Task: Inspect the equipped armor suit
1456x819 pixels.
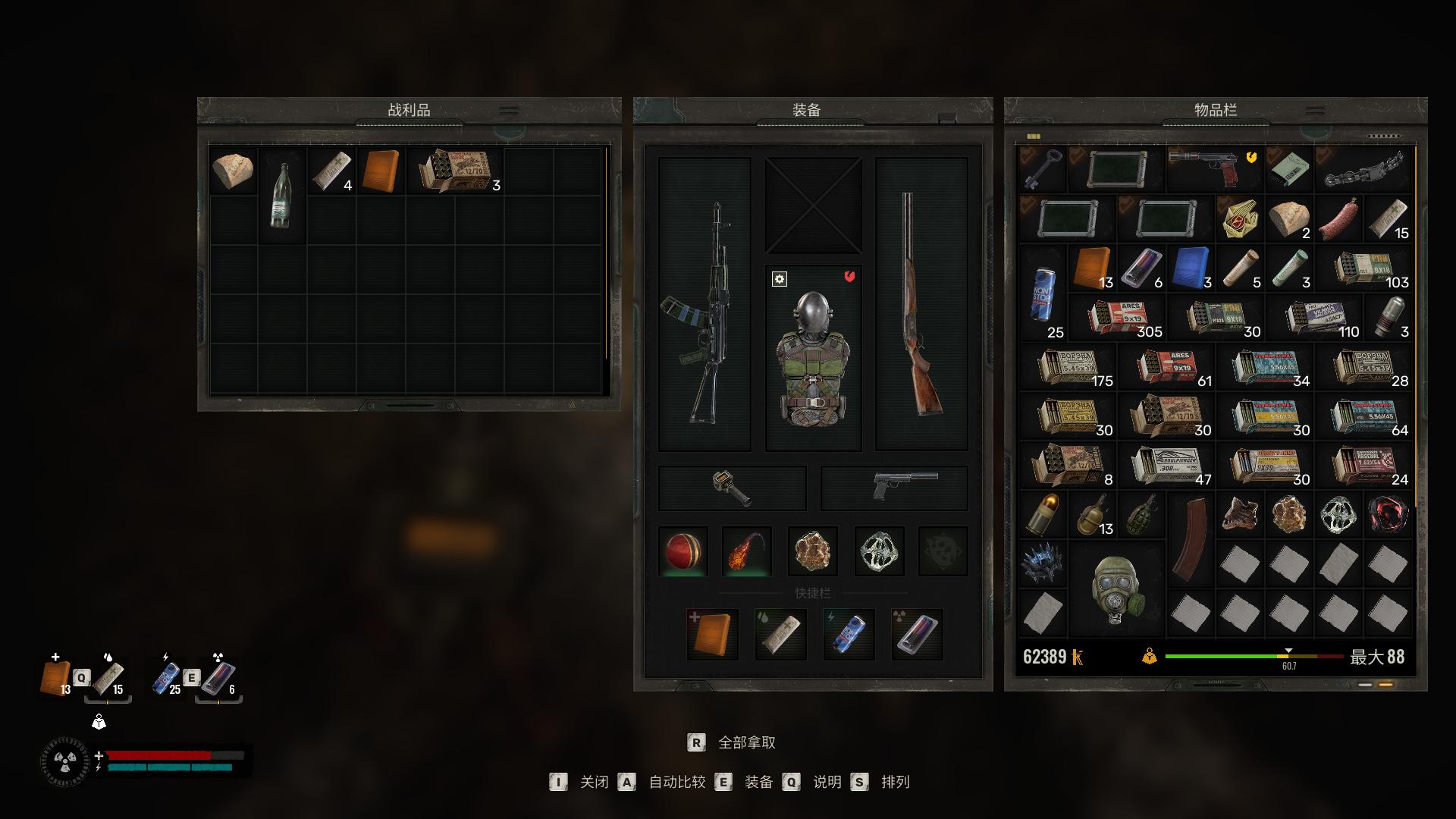Action: [813, 358]
